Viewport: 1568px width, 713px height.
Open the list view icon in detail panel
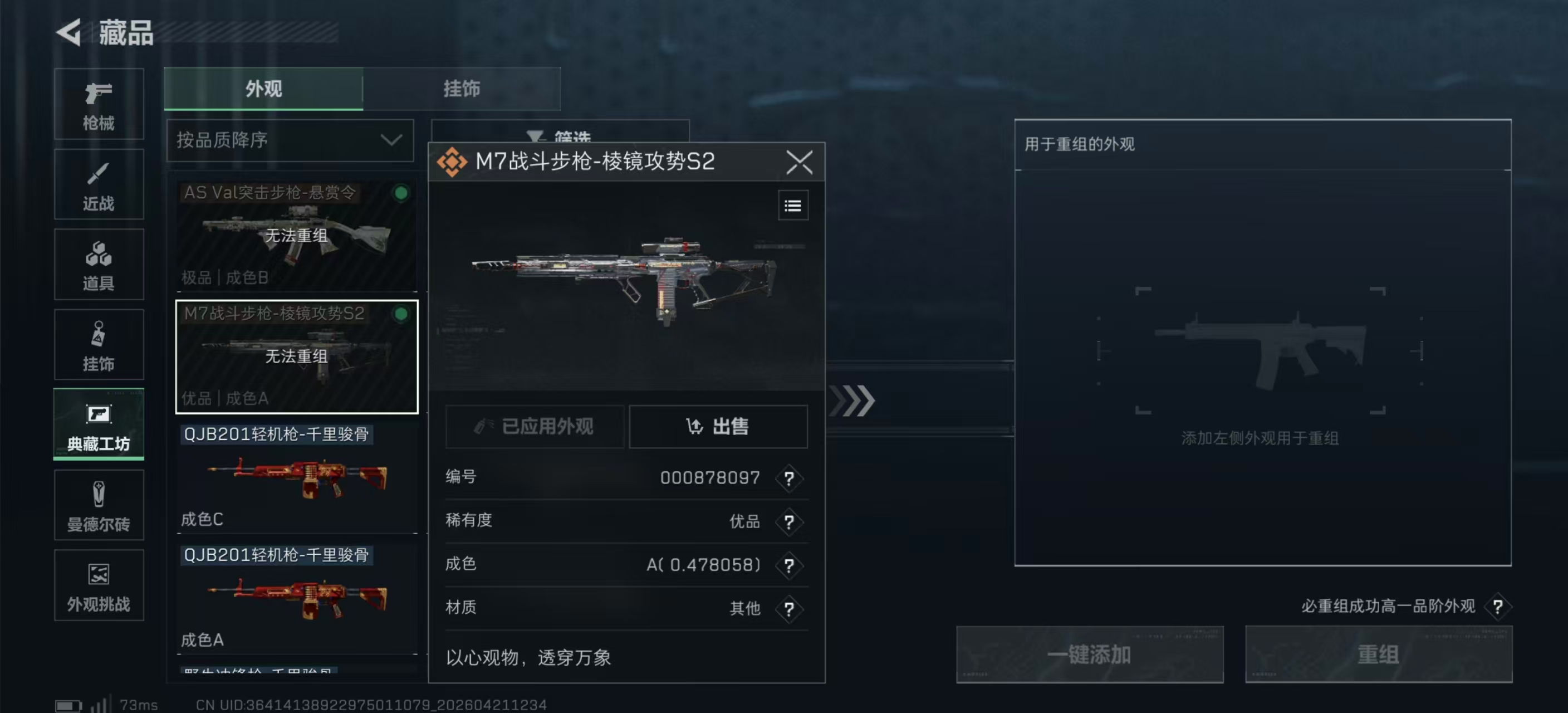[x=792, y=205]
